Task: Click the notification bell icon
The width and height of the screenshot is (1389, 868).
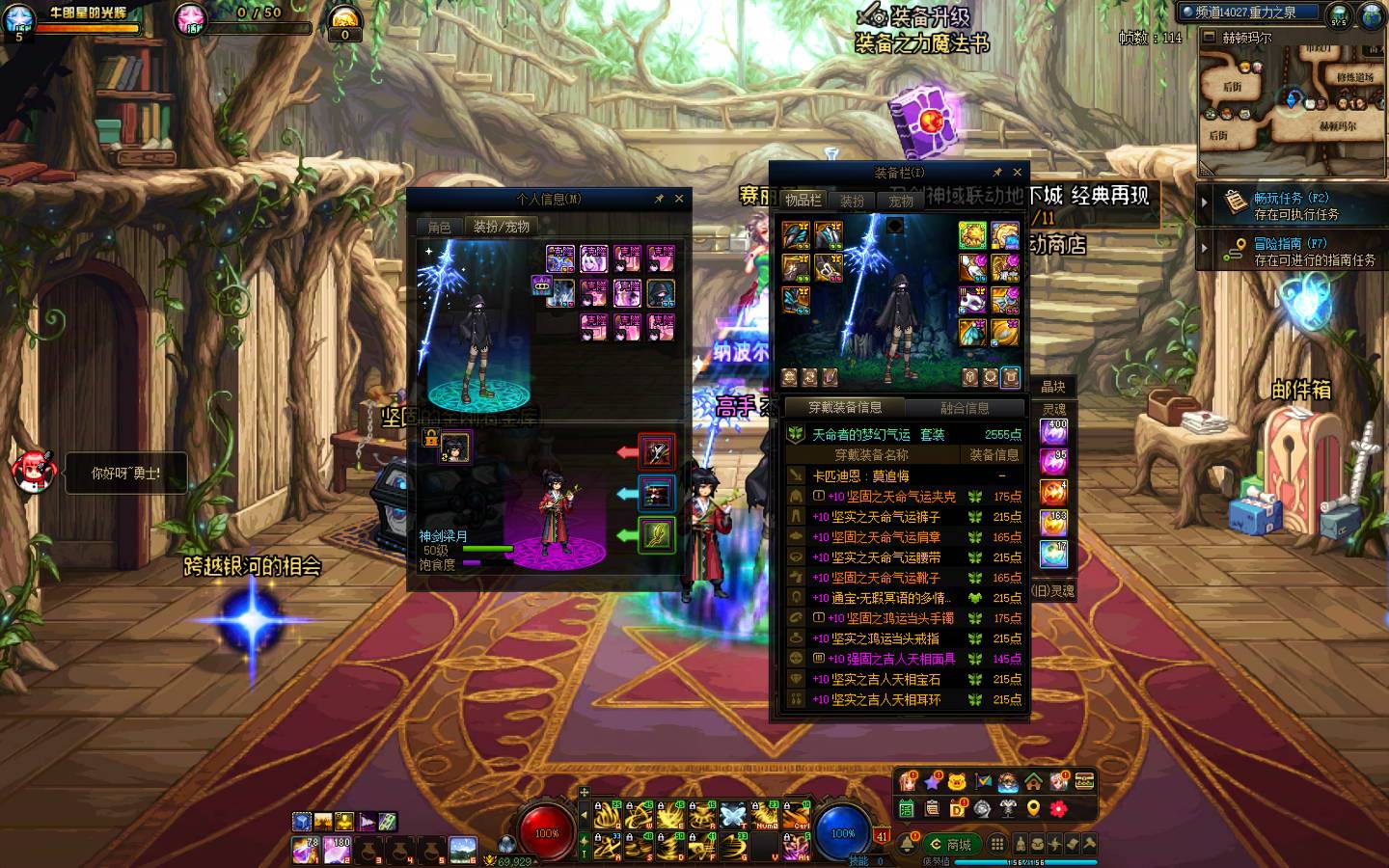Action: pos(907,845)
